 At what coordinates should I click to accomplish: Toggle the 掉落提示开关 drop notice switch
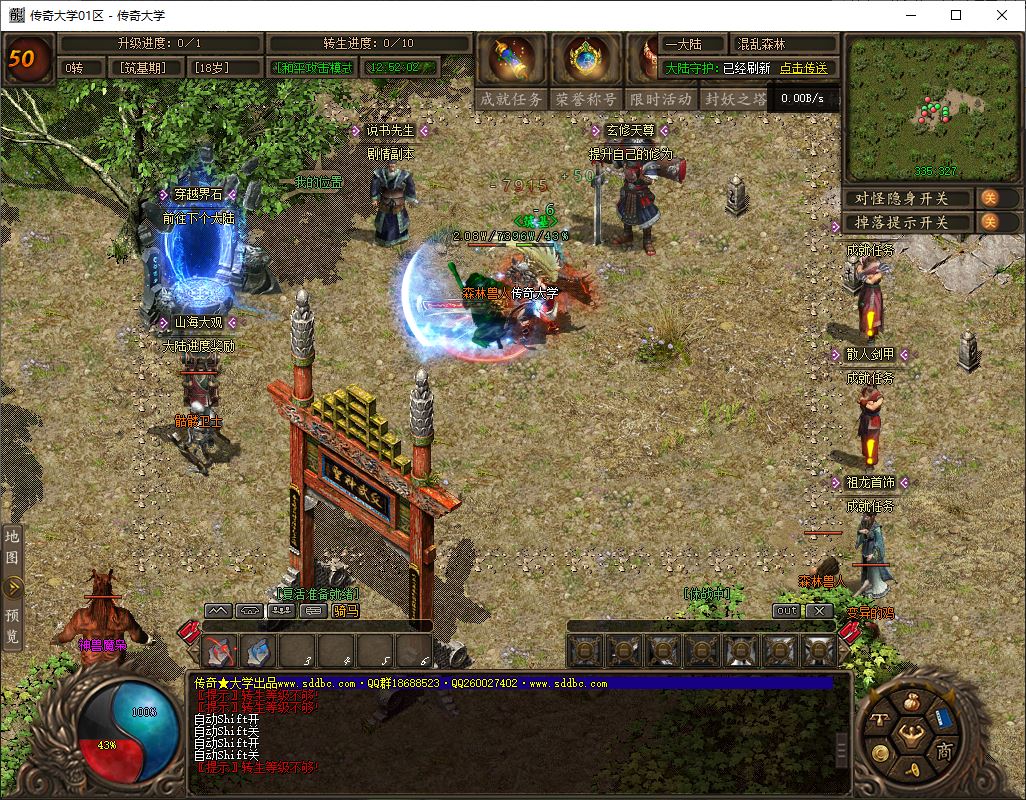pos(987,222)
